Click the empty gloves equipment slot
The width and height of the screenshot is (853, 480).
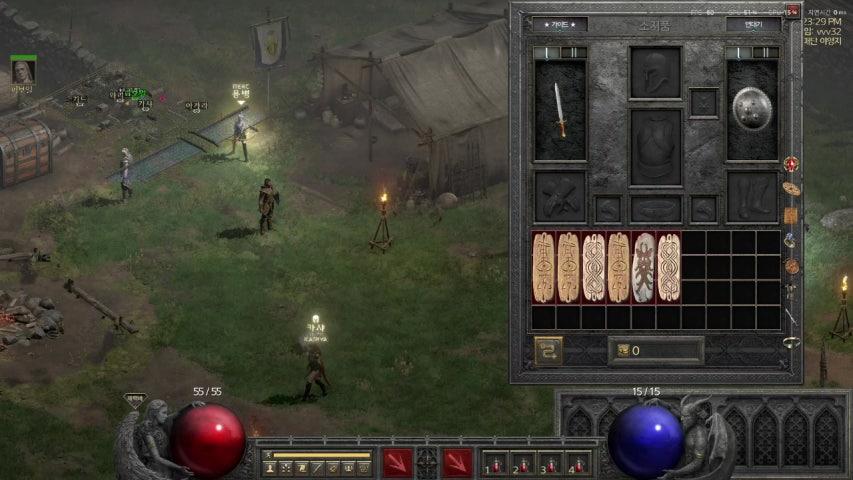(x=560, y=196)
